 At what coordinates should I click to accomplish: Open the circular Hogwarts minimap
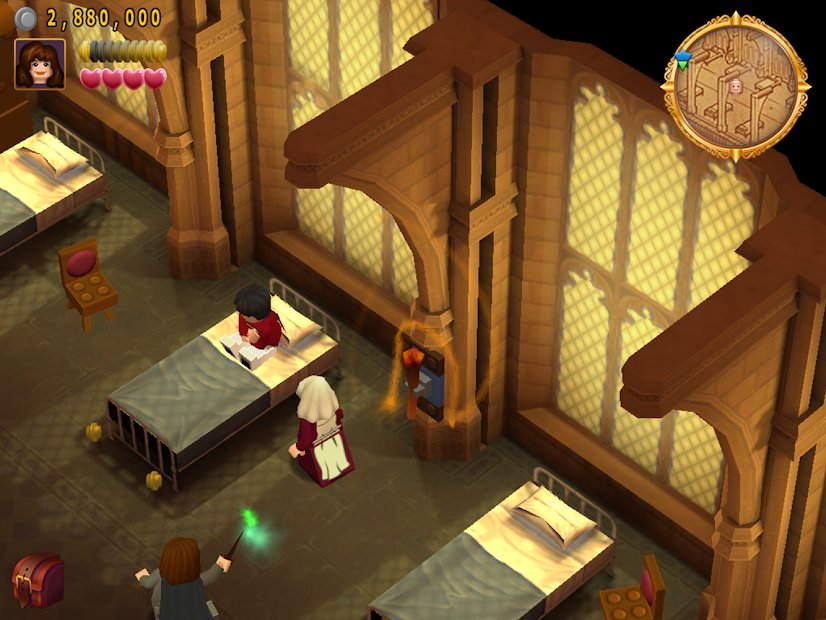[x=735, y=87]
